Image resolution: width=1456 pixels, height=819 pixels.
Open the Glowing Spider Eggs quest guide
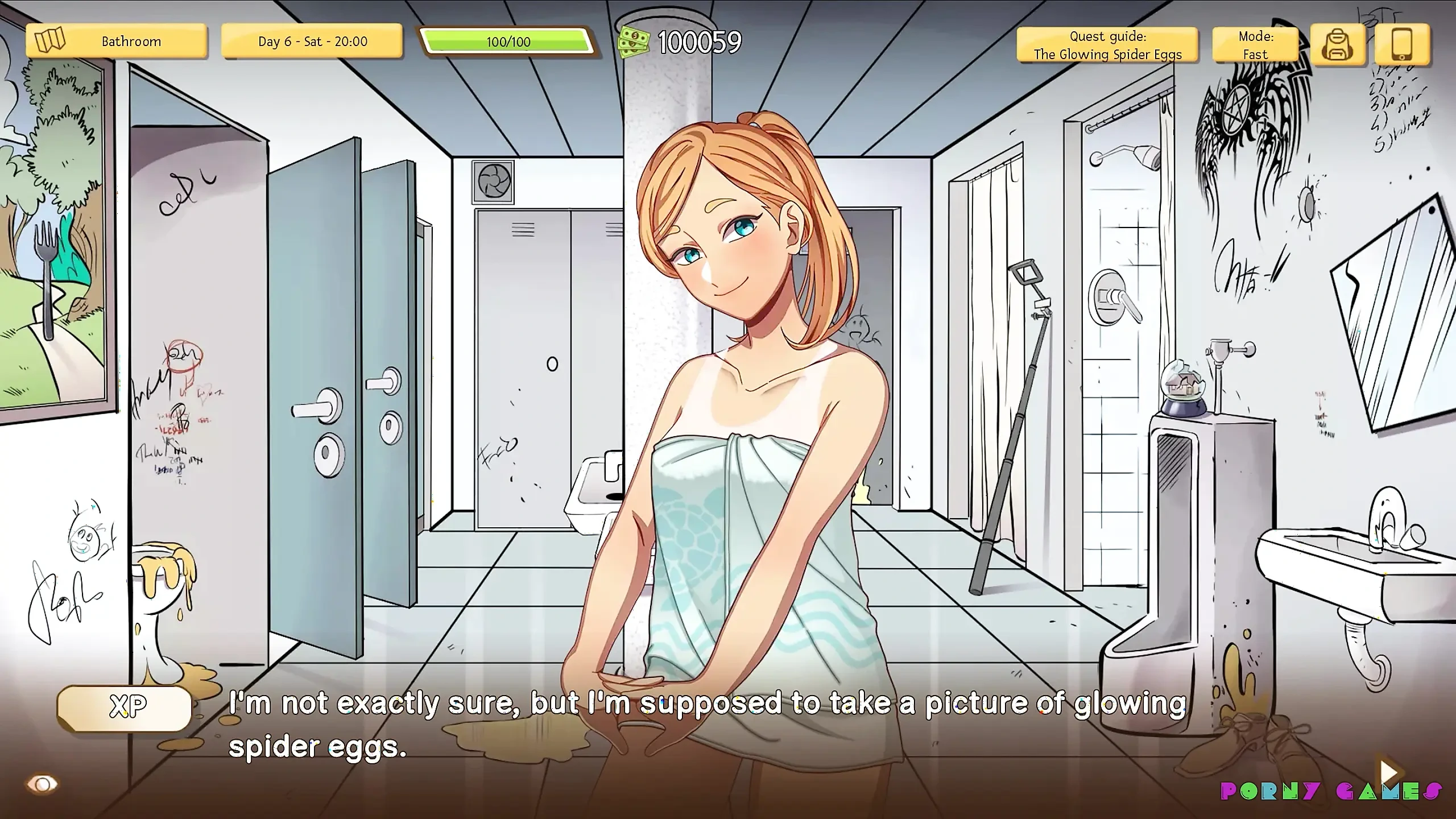pyautogui.click(x=1107, y=45)
